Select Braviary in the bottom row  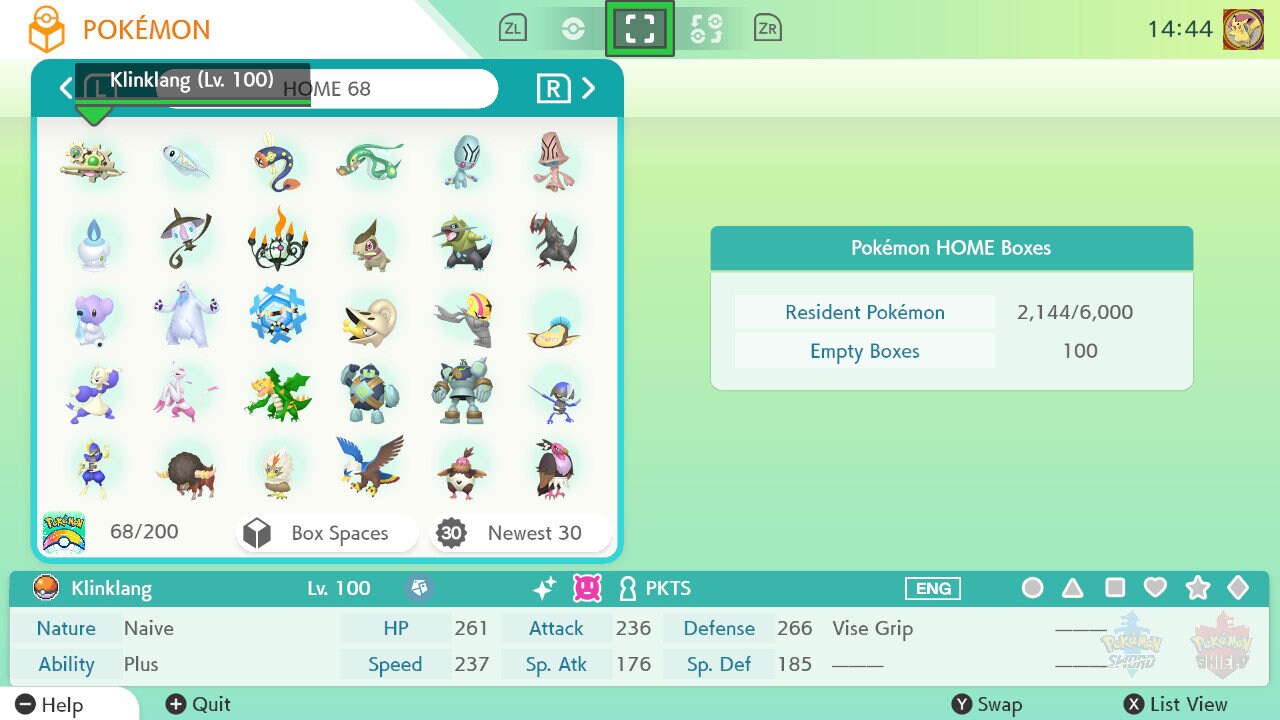tap(370, 466)
